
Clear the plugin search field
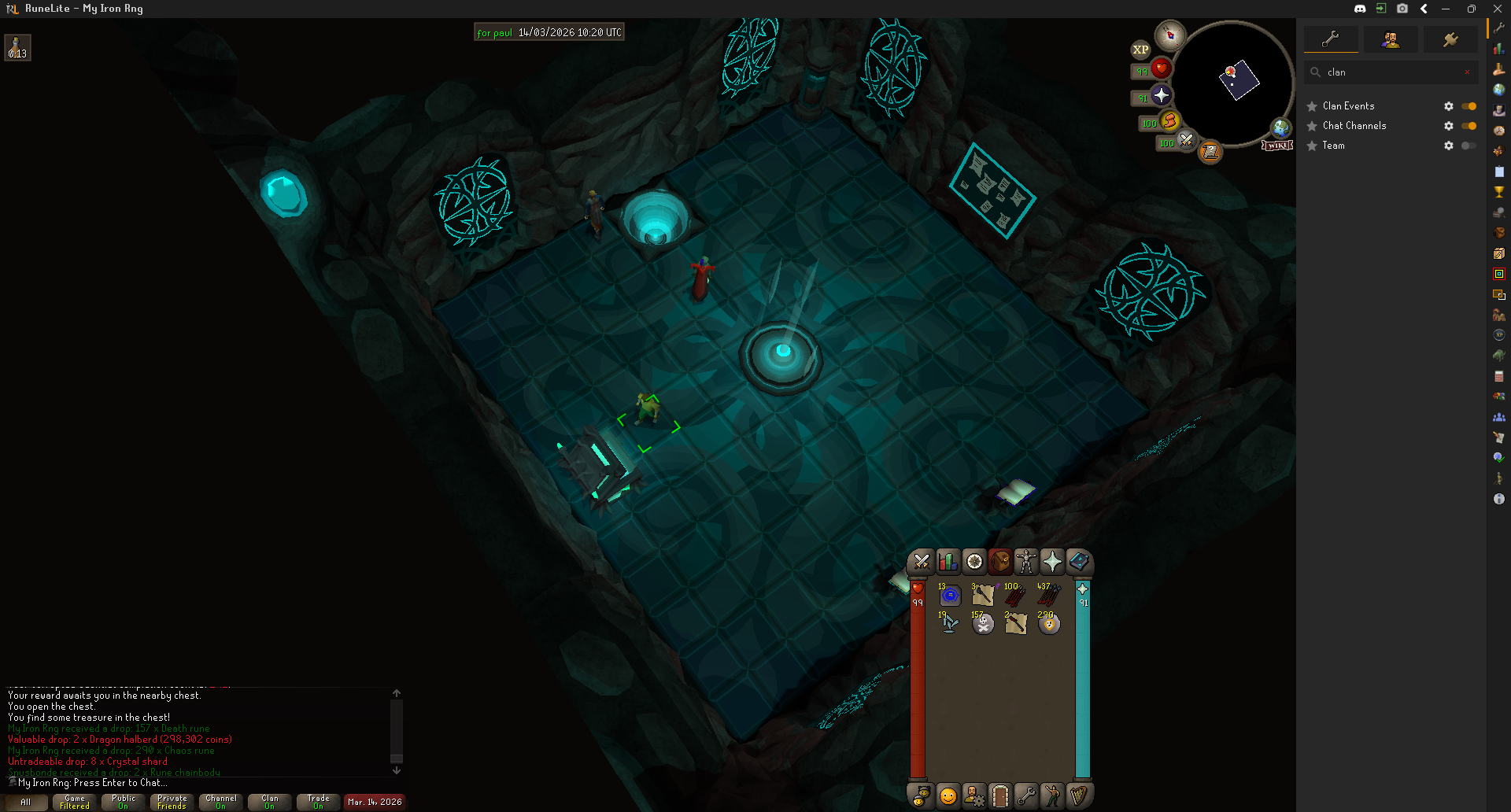tap(1467, 72)
